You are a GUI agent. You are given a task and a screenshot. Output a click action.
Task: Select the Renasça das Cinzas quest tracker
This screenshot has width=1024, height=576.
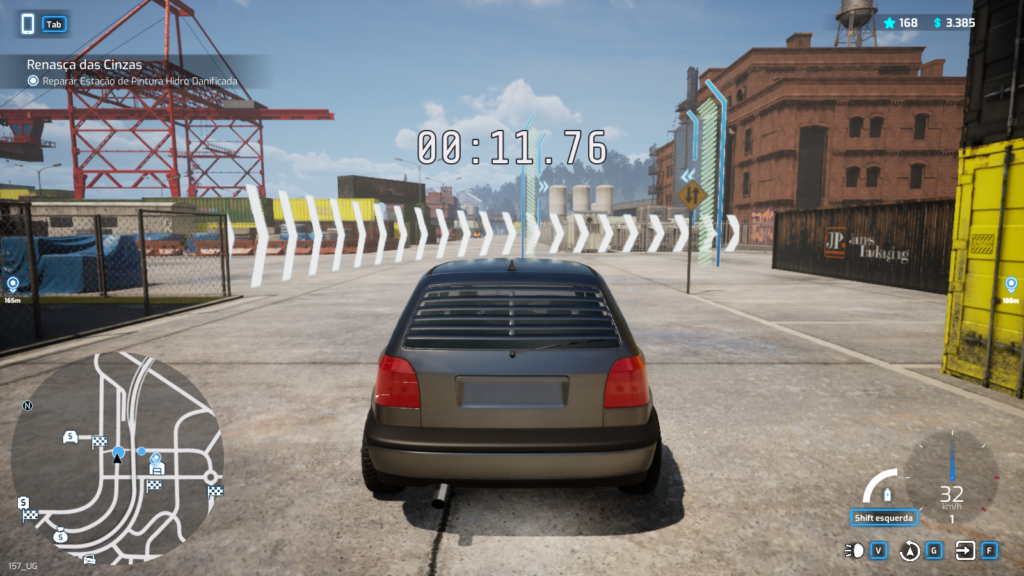click(x=84, y=64)
